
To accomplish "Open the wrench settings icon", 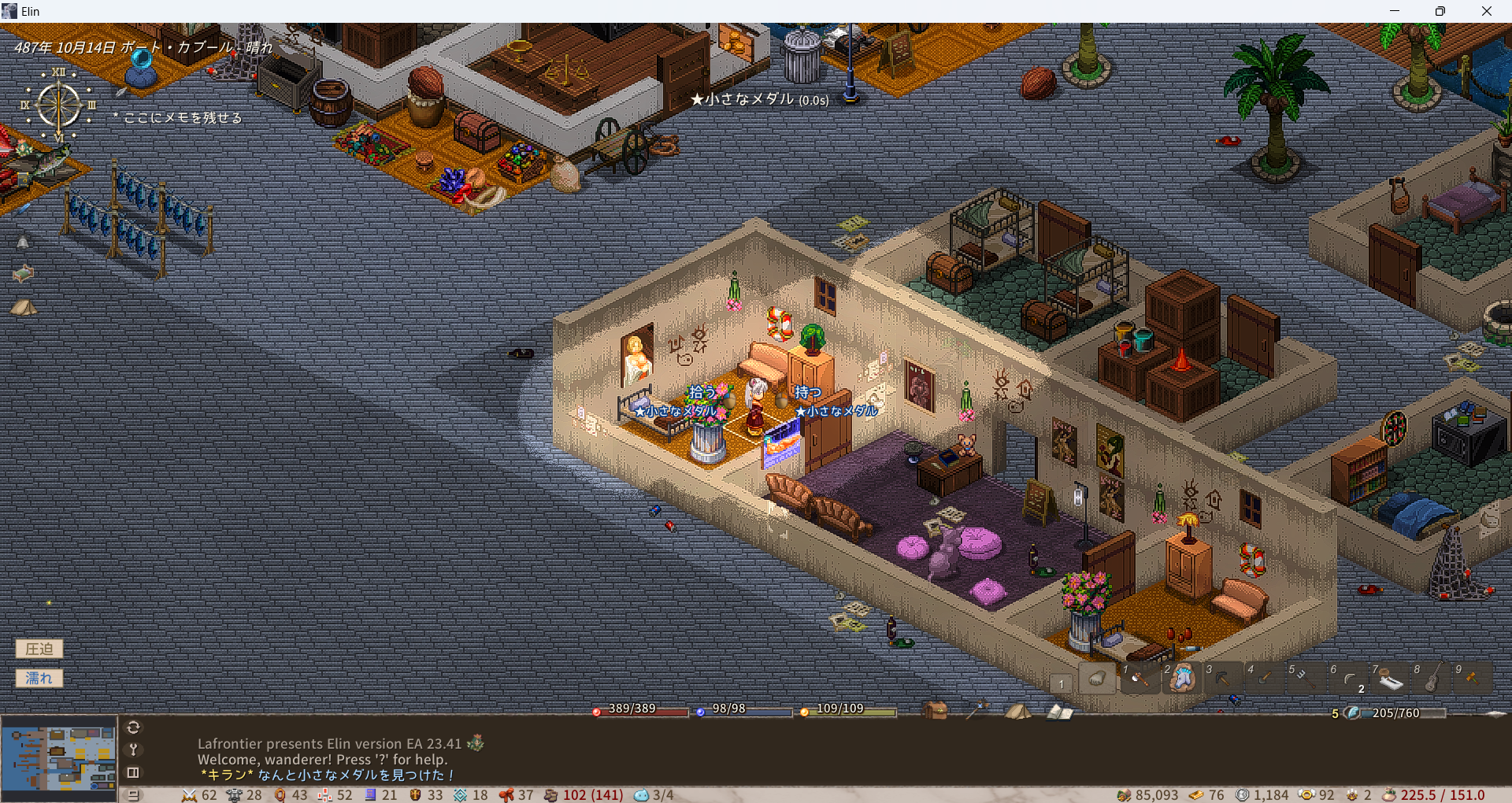I will point(133,749).
